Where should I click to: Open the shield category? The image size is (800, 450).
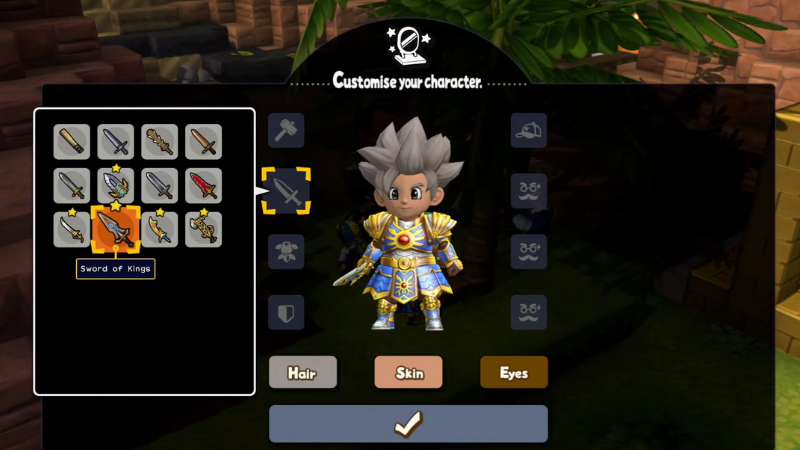pos(286,312)
